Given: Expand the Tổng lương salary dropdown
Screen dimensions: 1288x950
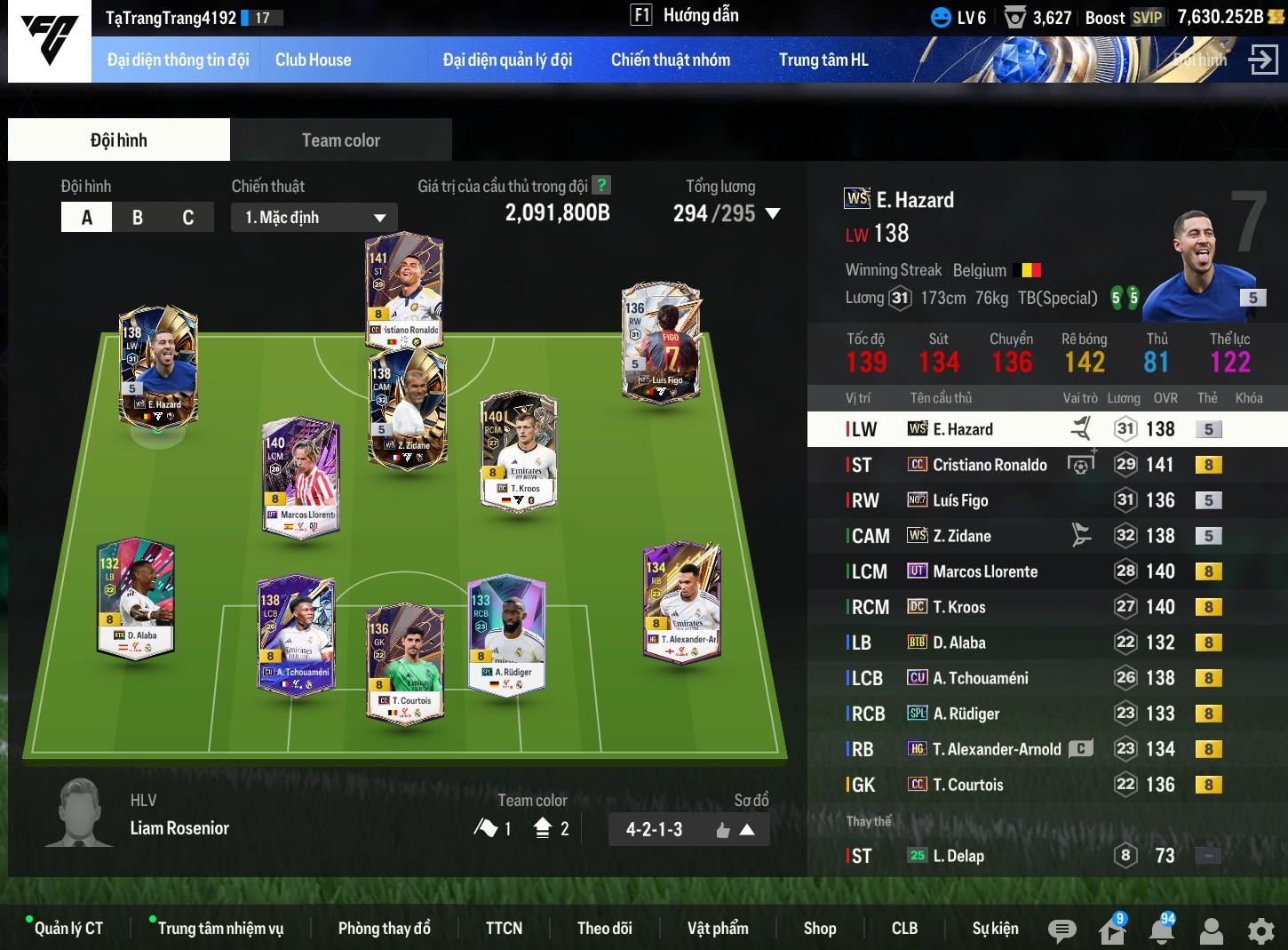Looking at the screenshot, I should coord(772,213).
